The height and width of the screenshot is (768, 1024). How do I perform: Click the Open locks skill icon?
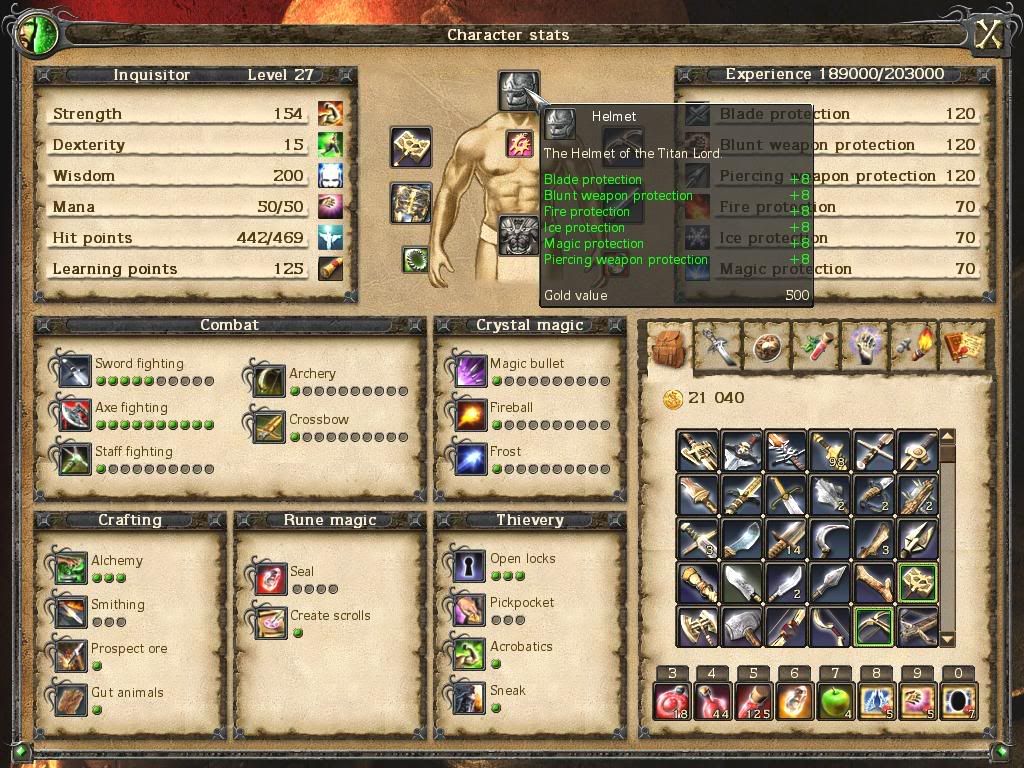[x=469, y=566]
